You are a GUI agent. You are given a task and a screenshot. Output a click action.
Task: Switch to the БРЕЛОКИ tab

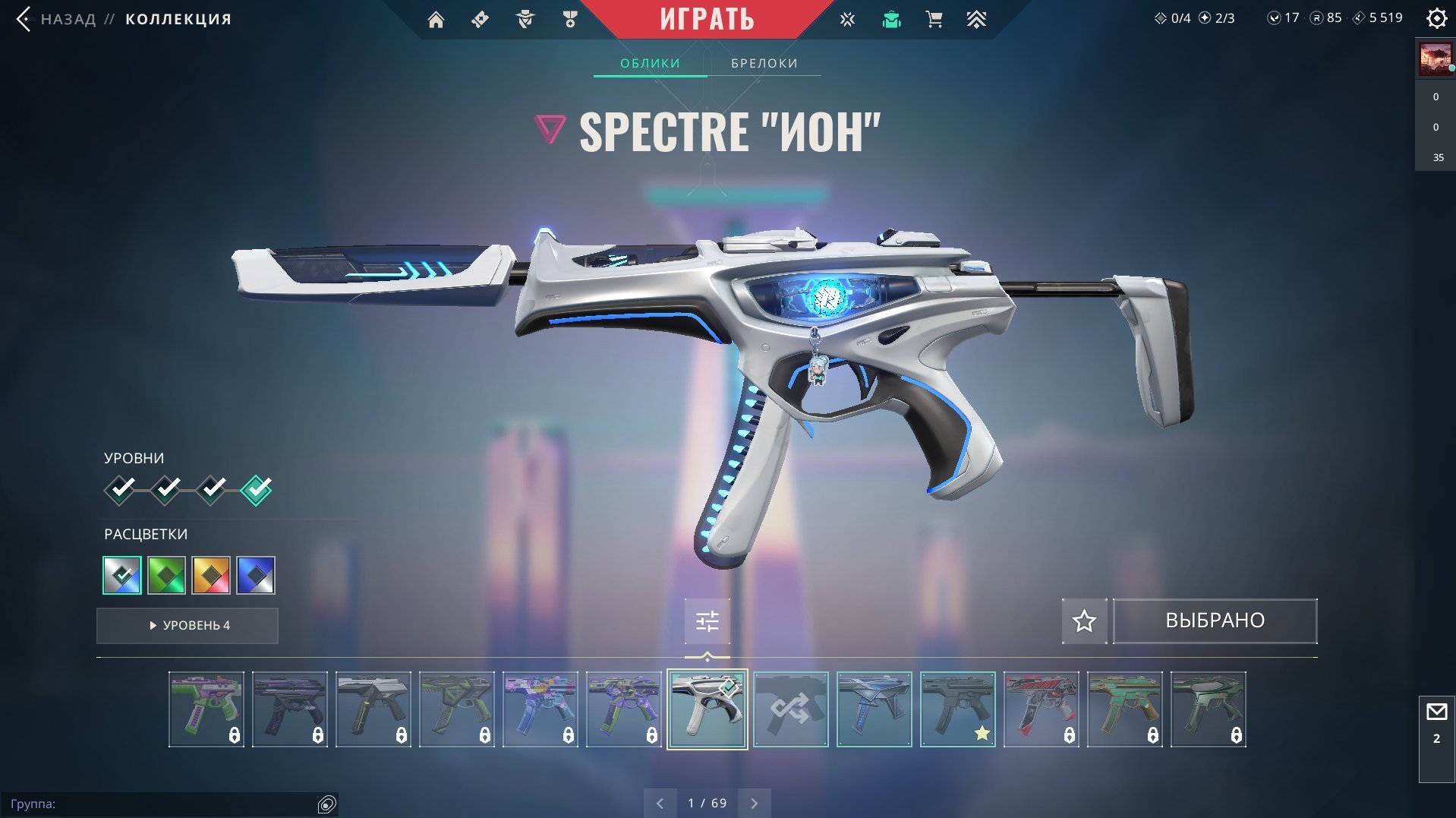(x=764, y=63)
